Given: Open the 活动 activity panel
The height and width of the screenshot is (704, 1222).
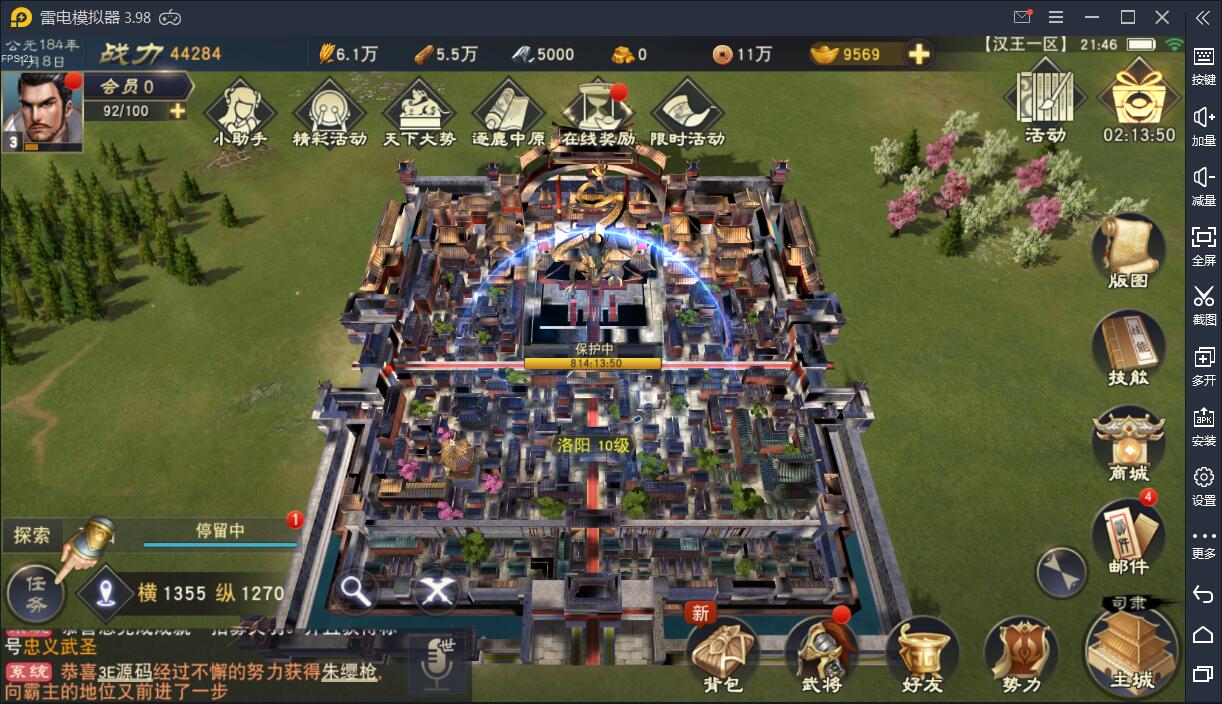Looking at the screenshot, I should pos(1045,102).
